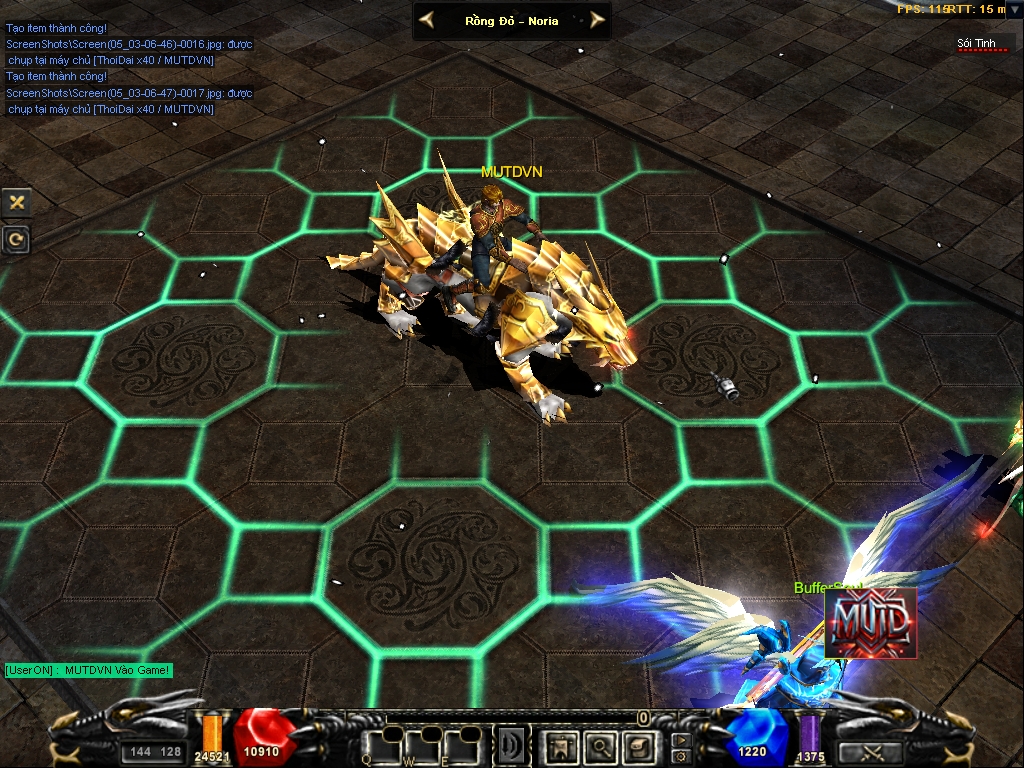Click the magnifying glass button in the bottom bar

coord(600,745)
